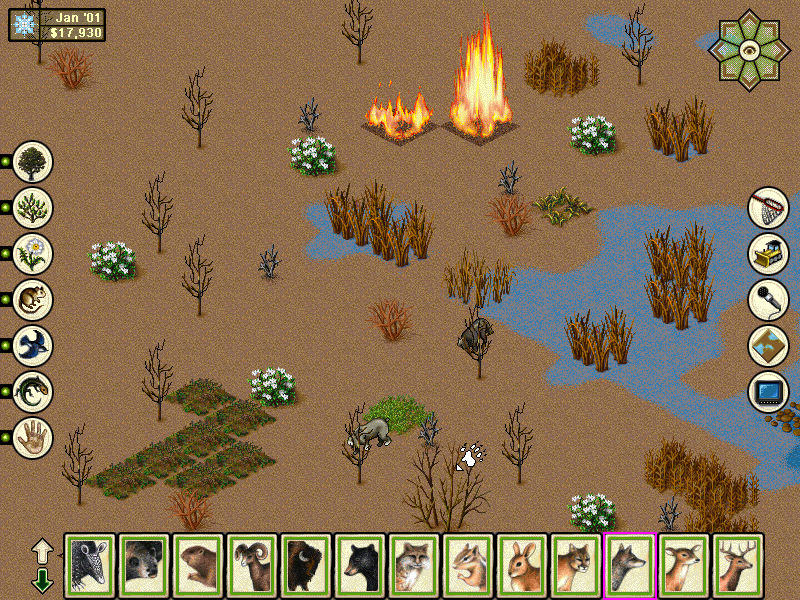Pick the bison animal card
This screenshot has height=600, width=800.
(305, 566)
